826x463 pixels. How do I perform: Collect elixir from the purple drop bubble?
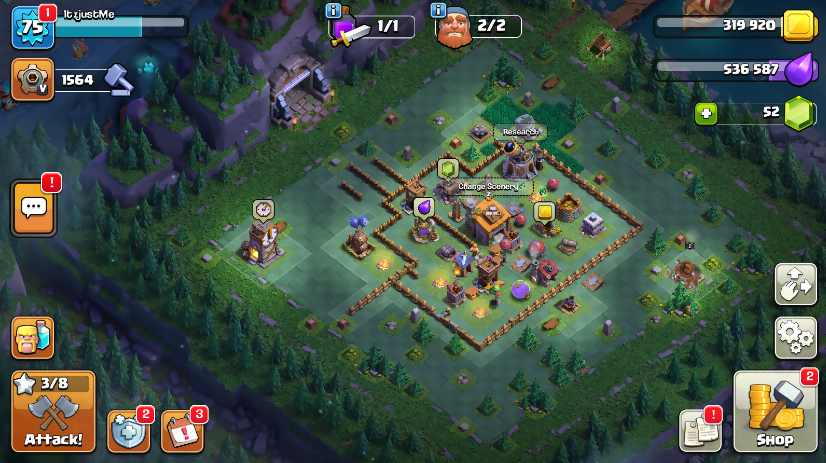423,207
